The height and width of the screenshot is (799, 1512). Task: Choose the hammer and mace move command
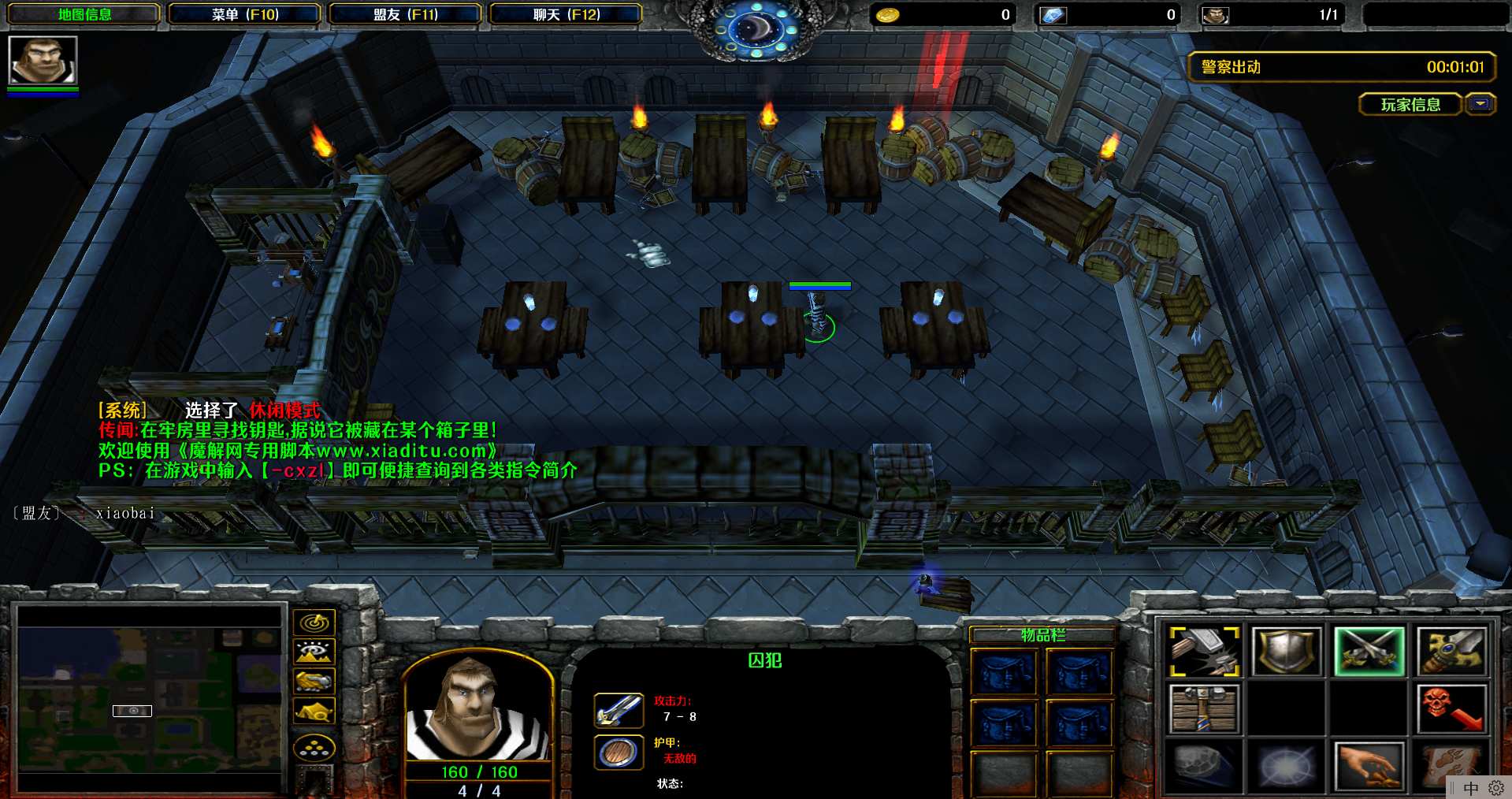[x=1205, y=651]
